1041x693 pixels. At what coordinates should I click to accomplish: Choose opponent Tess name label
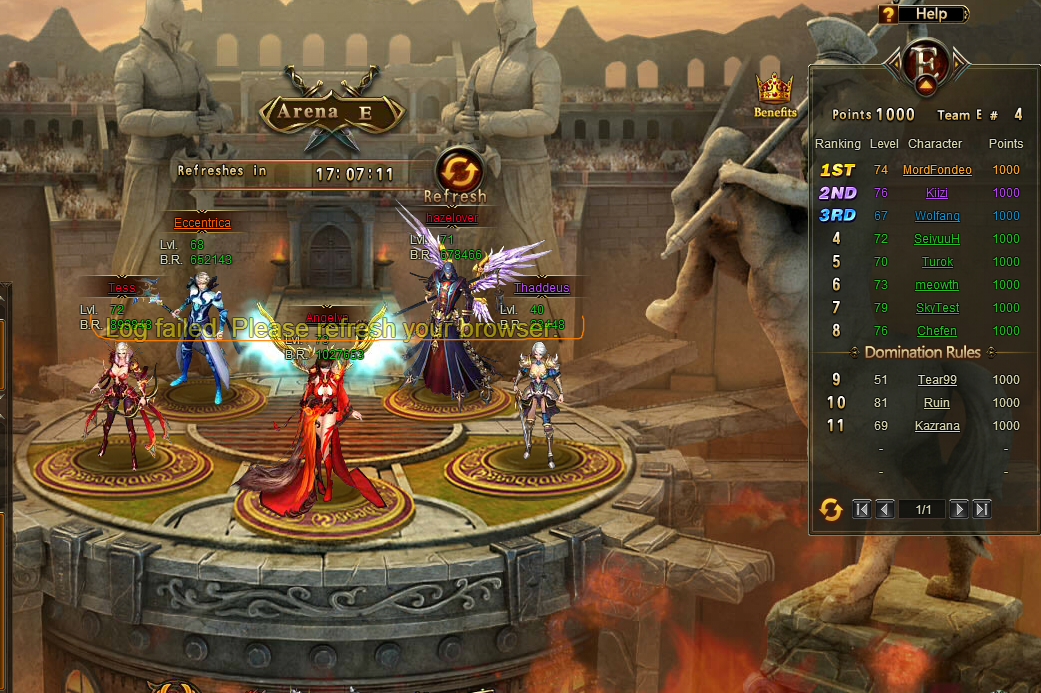pyautogui.click(x=122, y=288)
